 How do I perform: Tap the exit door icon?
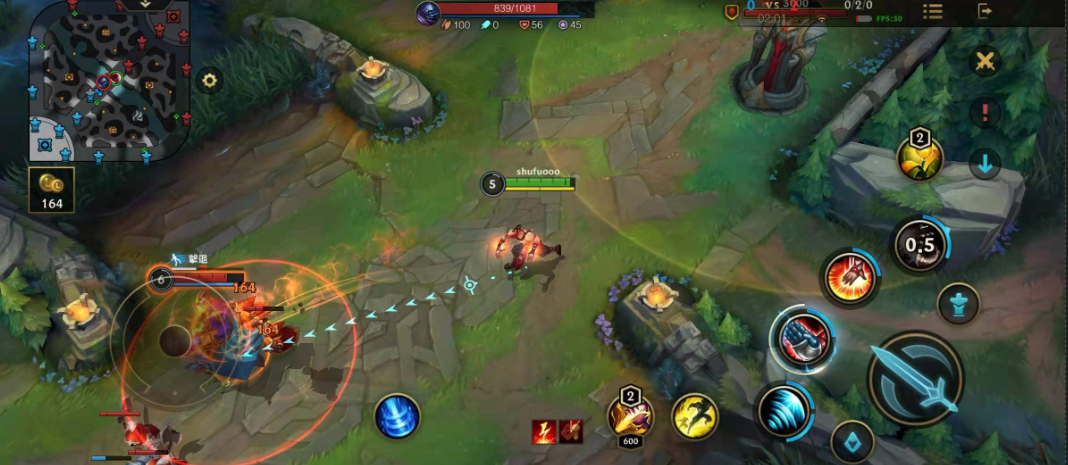(x=985, y=11)
